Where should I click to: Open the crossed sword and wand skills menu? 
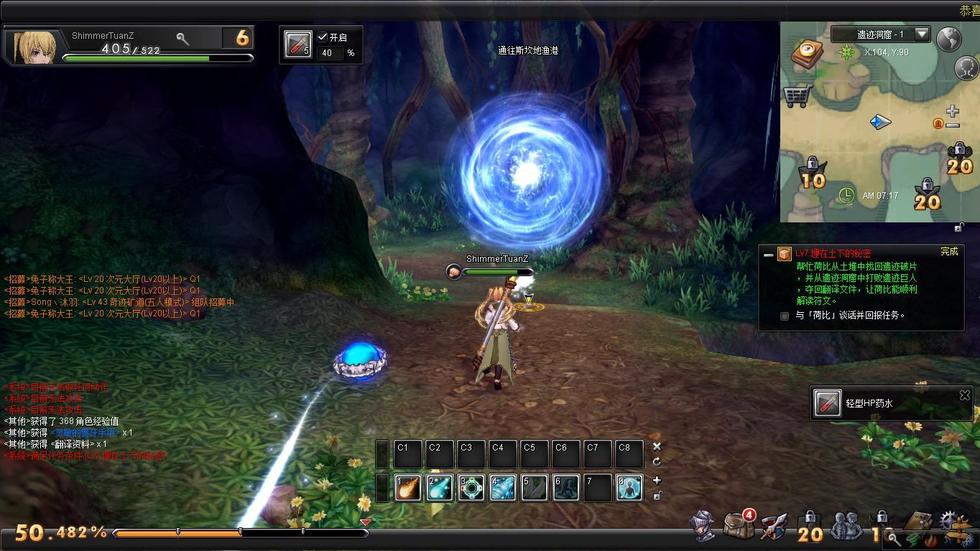pyautogui.click(x=773, y=524)
